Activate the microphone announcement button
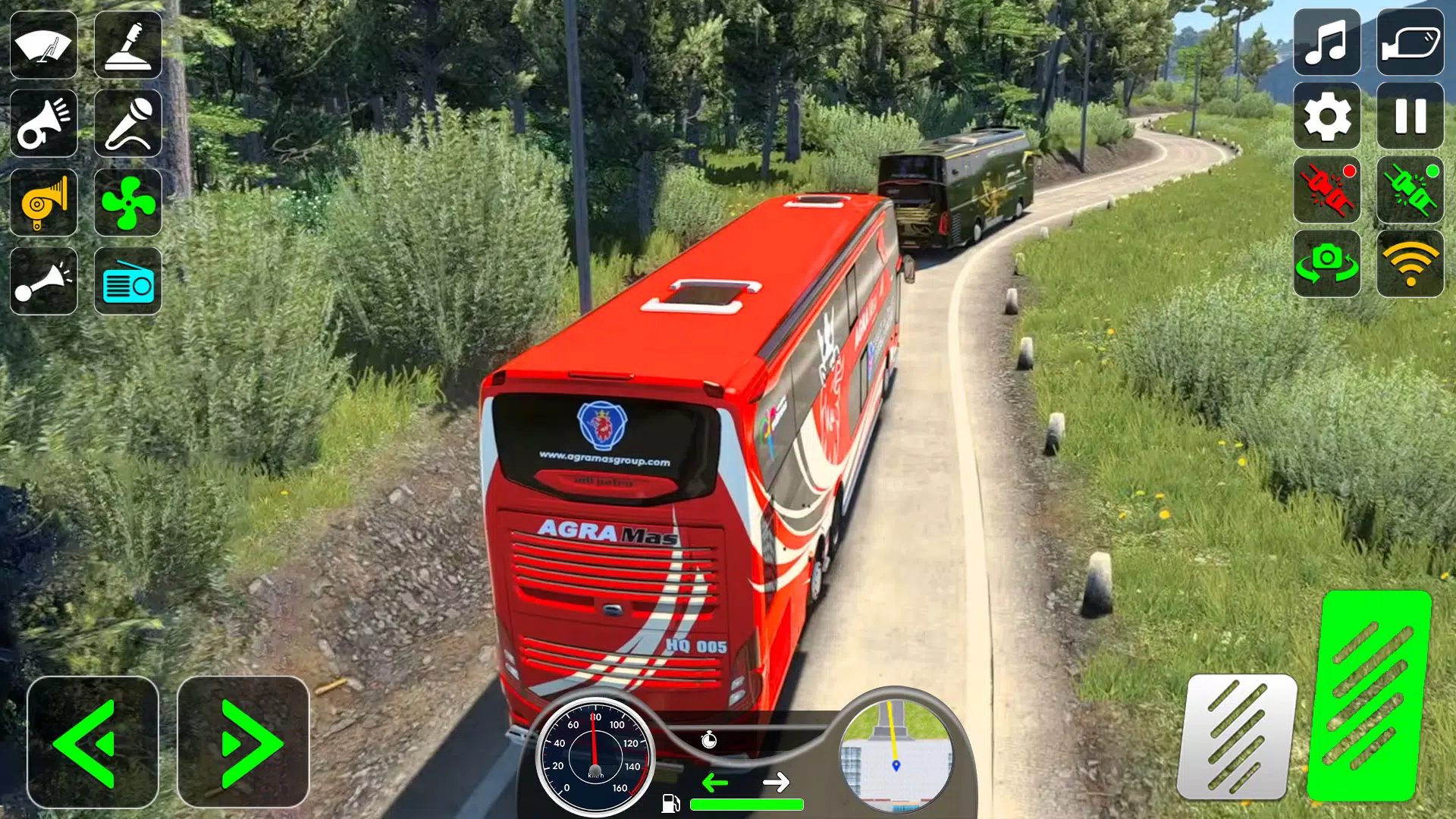The width and height of the screenshot is (1456, 819). coord(127,124)
